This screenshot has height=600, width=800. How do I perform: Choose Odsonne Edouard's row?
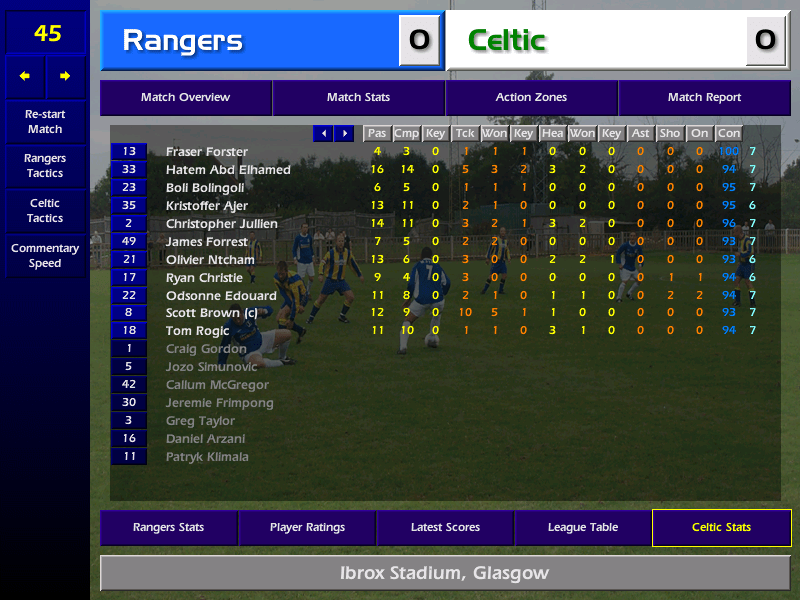(x=221, y=296)
